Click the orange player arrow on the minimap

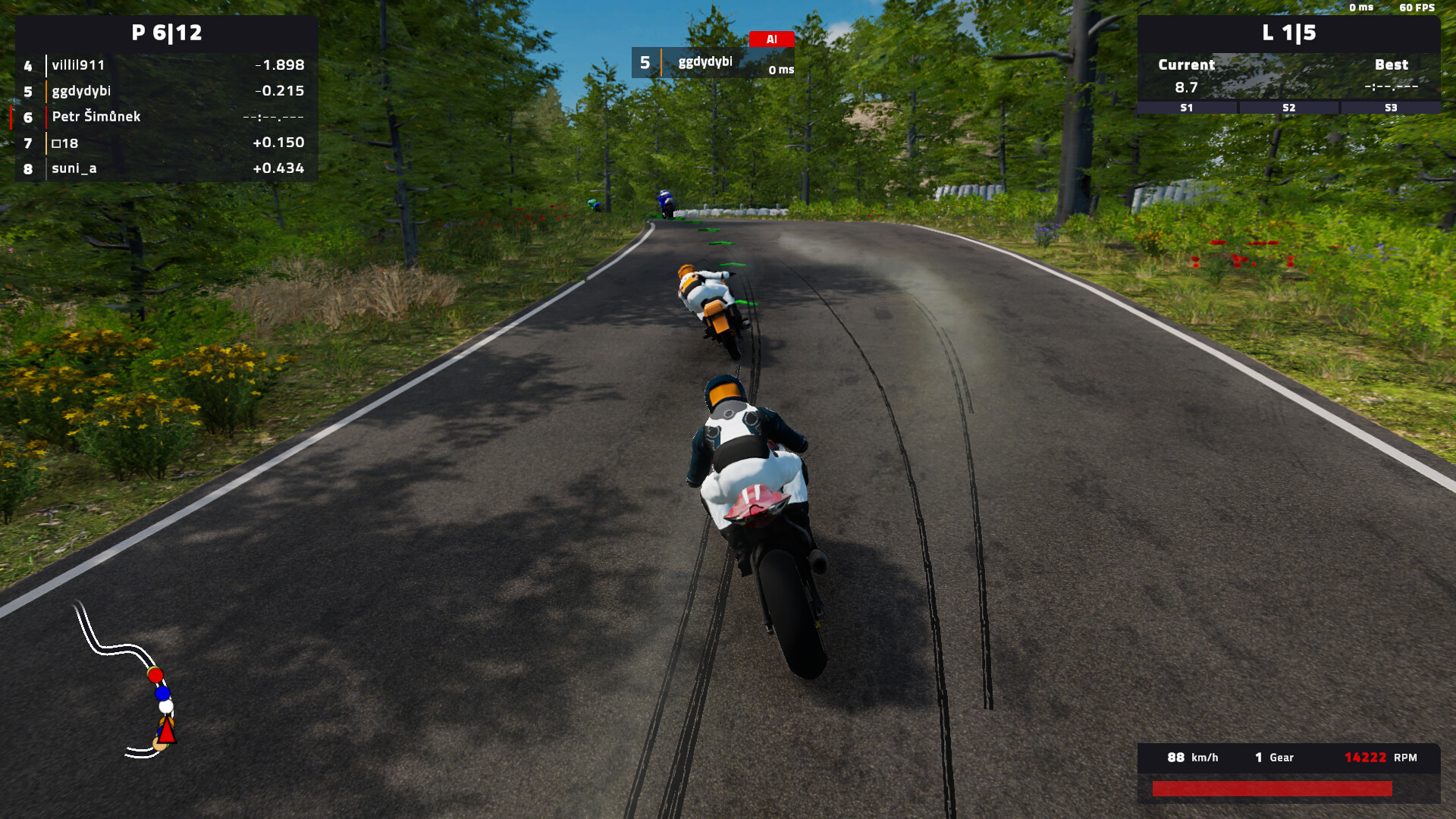tap(167, 730)
